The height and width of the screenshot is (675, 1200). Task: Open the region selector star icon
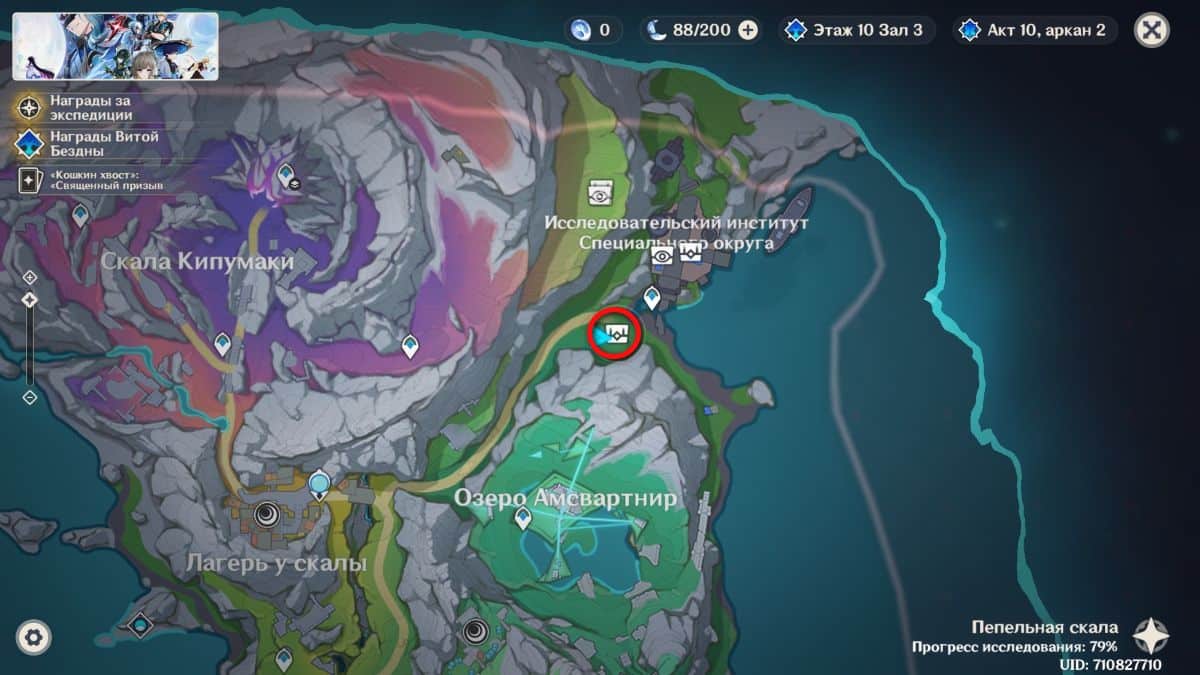pyautogui.click(x=1151, y=636)
